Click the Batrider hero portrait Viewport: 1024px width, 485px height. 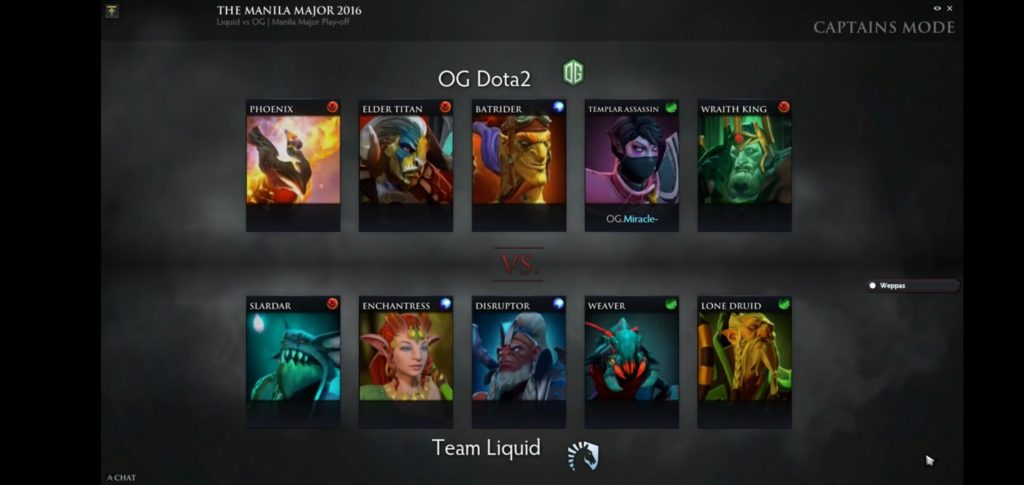(519, 160)
